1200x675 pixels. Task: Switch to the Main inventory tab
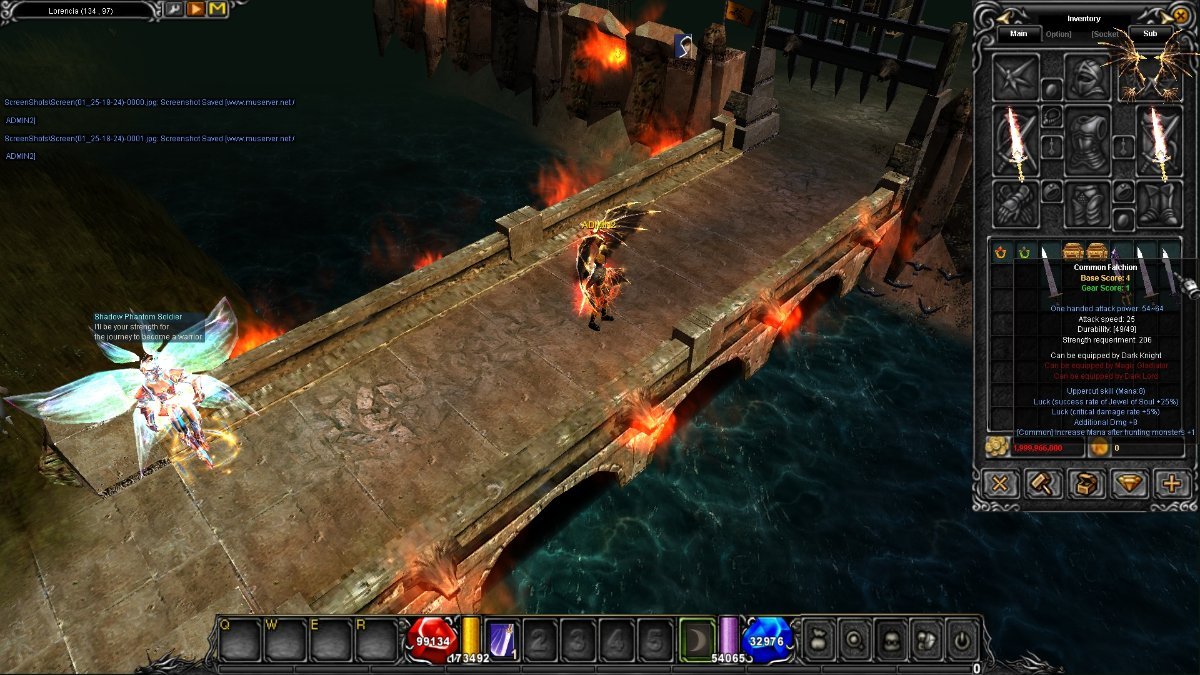click(x=1018, y=33)
